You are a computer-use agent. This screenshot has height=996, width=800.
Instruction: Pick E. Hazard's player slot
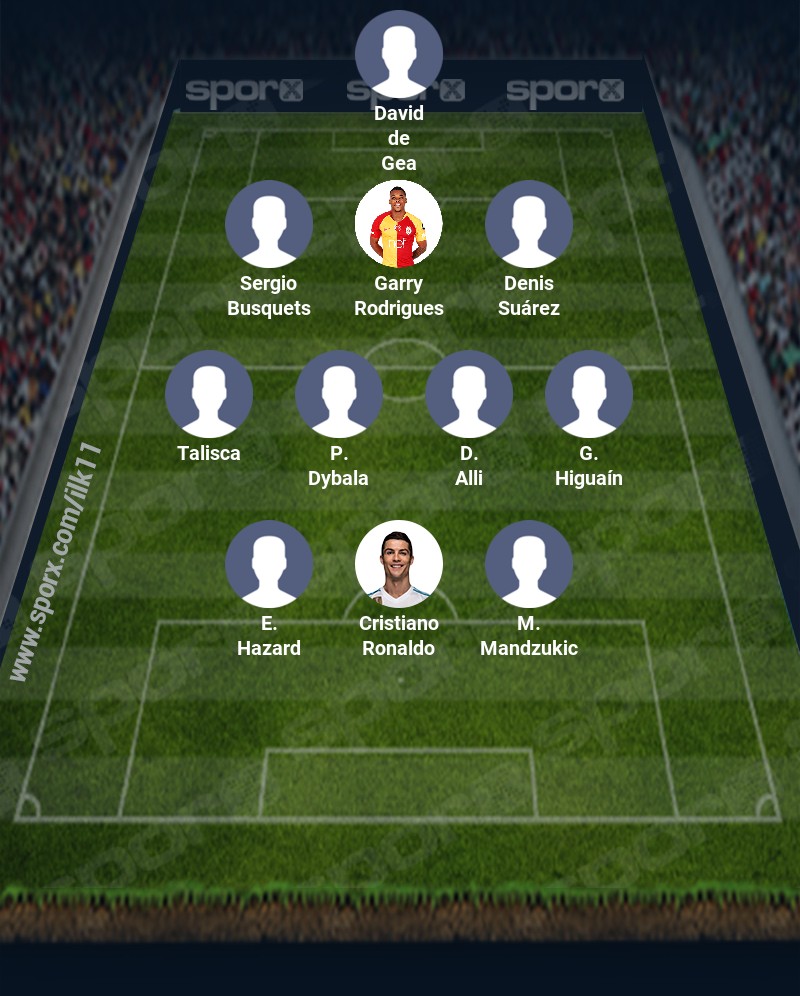(269, 564)
